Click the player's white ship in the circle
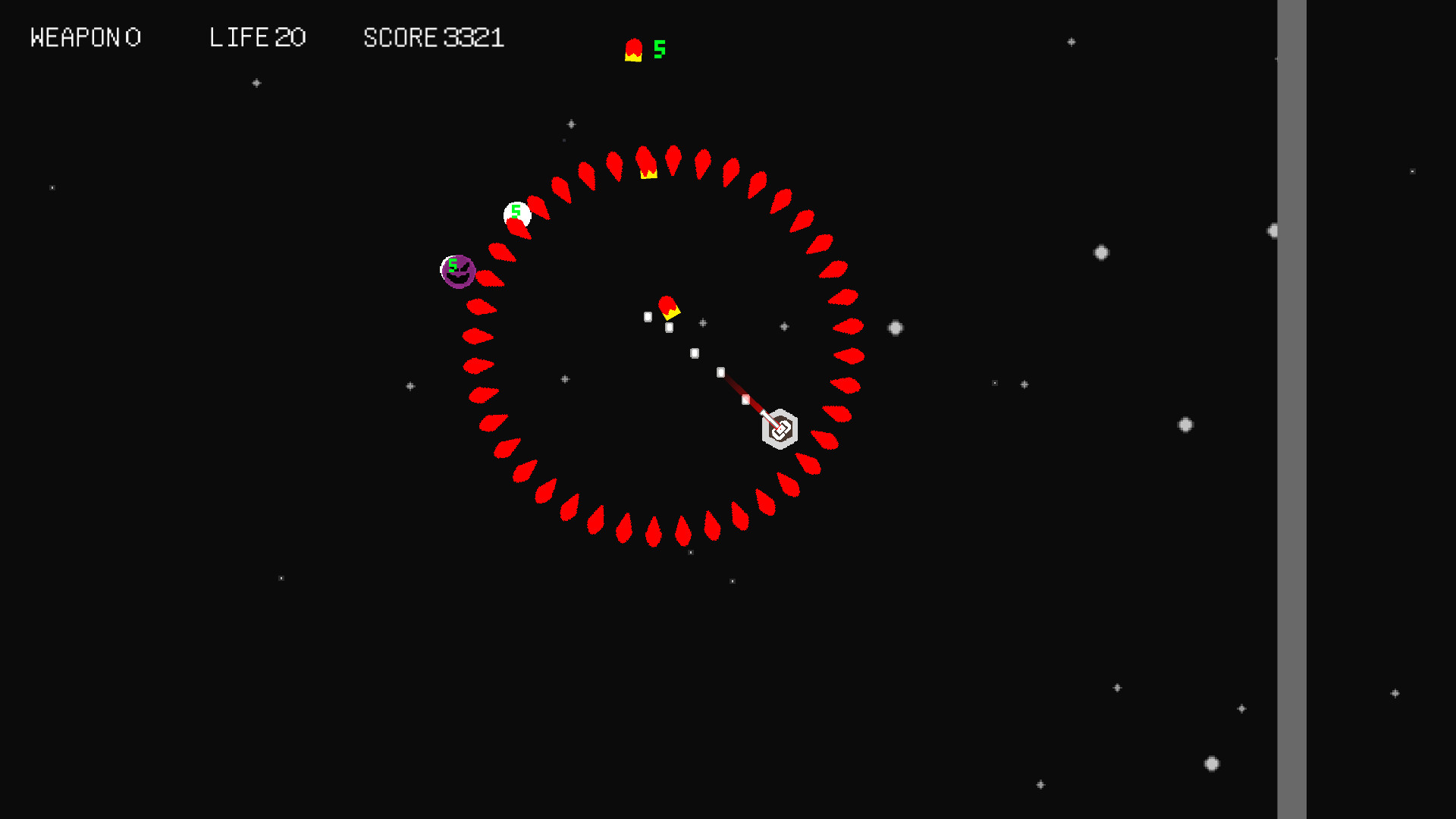 point(780,428)
